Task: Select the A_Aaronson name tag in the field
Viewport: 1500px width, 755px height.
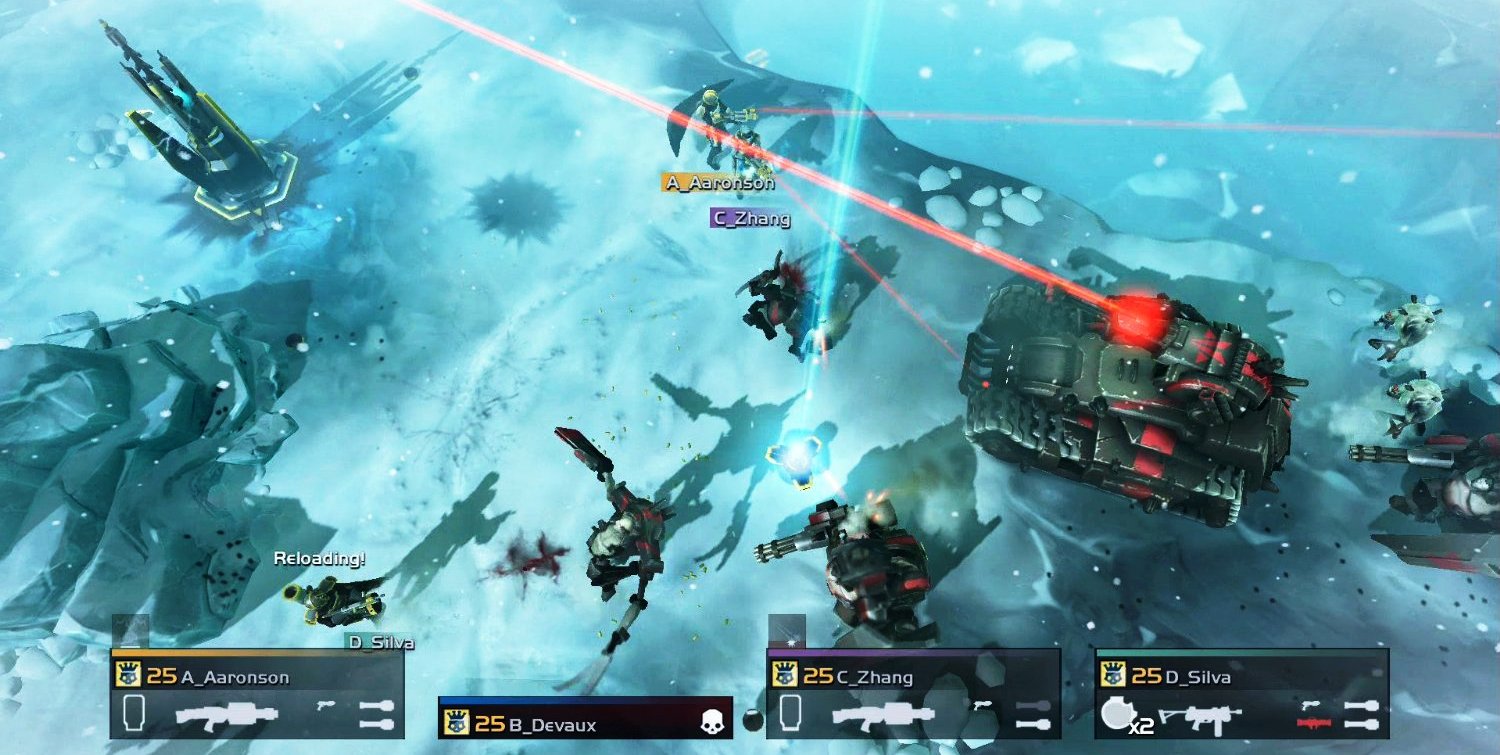Action: coord(720,182)
